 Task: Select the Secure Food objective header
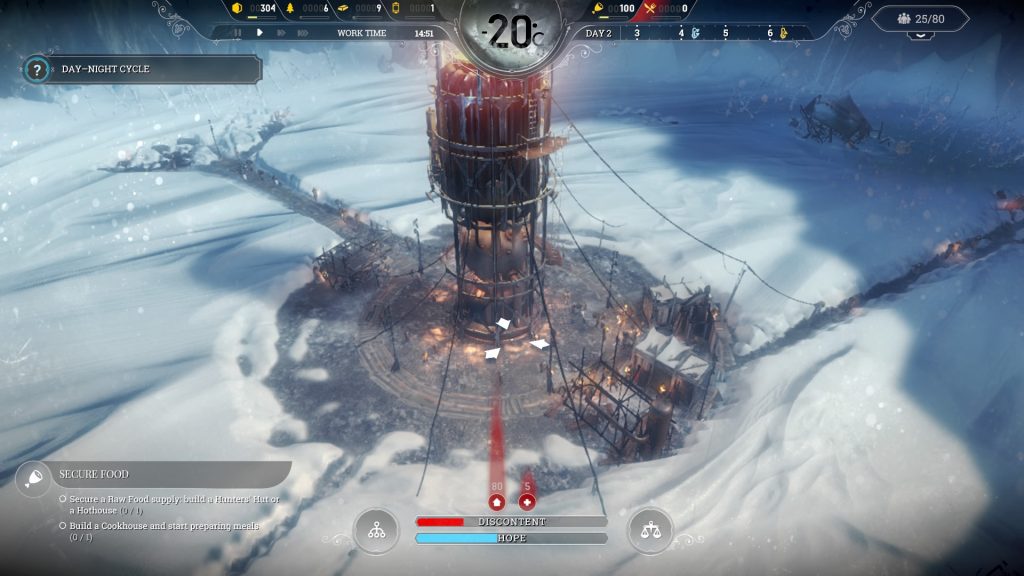click(x=150, y=474)
